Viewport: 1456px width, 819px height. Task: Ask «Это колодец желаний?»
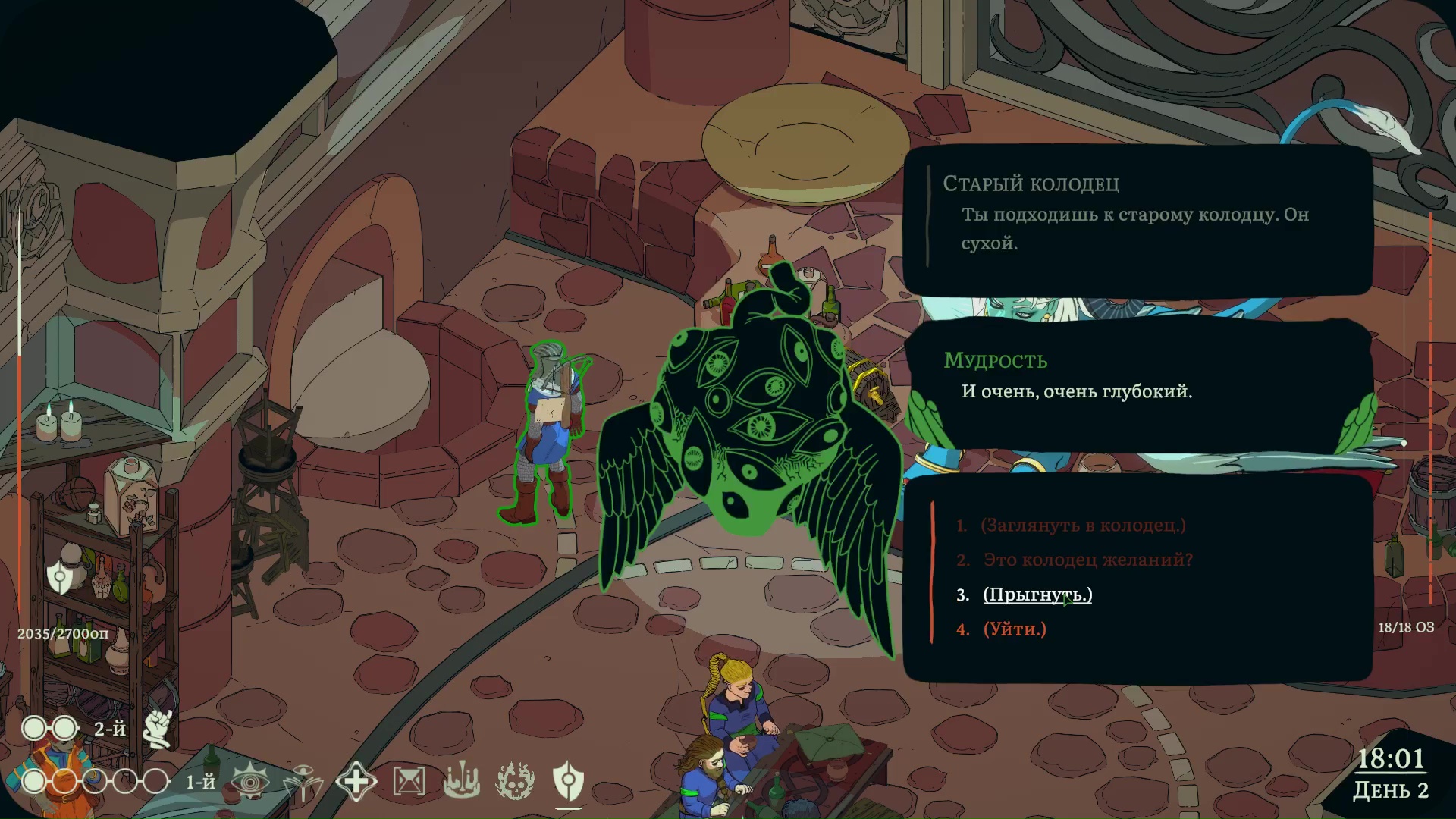coord(1087,560)
